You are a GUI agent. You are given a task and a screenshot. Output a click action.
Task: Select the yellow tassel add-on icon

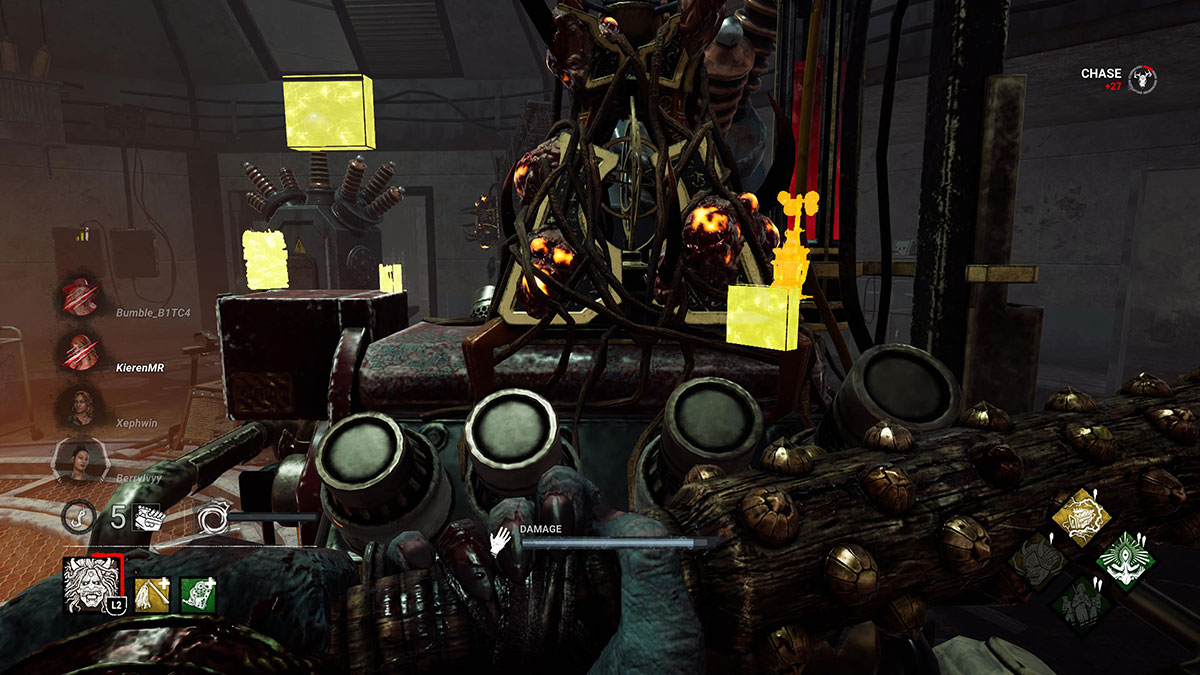click(152, 595)
